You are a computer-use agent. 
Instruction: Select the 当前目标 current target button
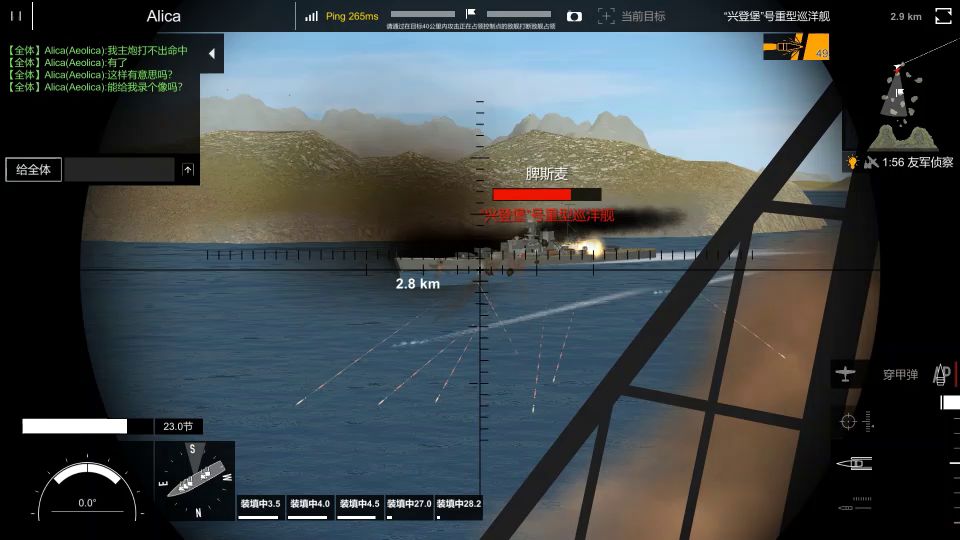tap(632, 16)
